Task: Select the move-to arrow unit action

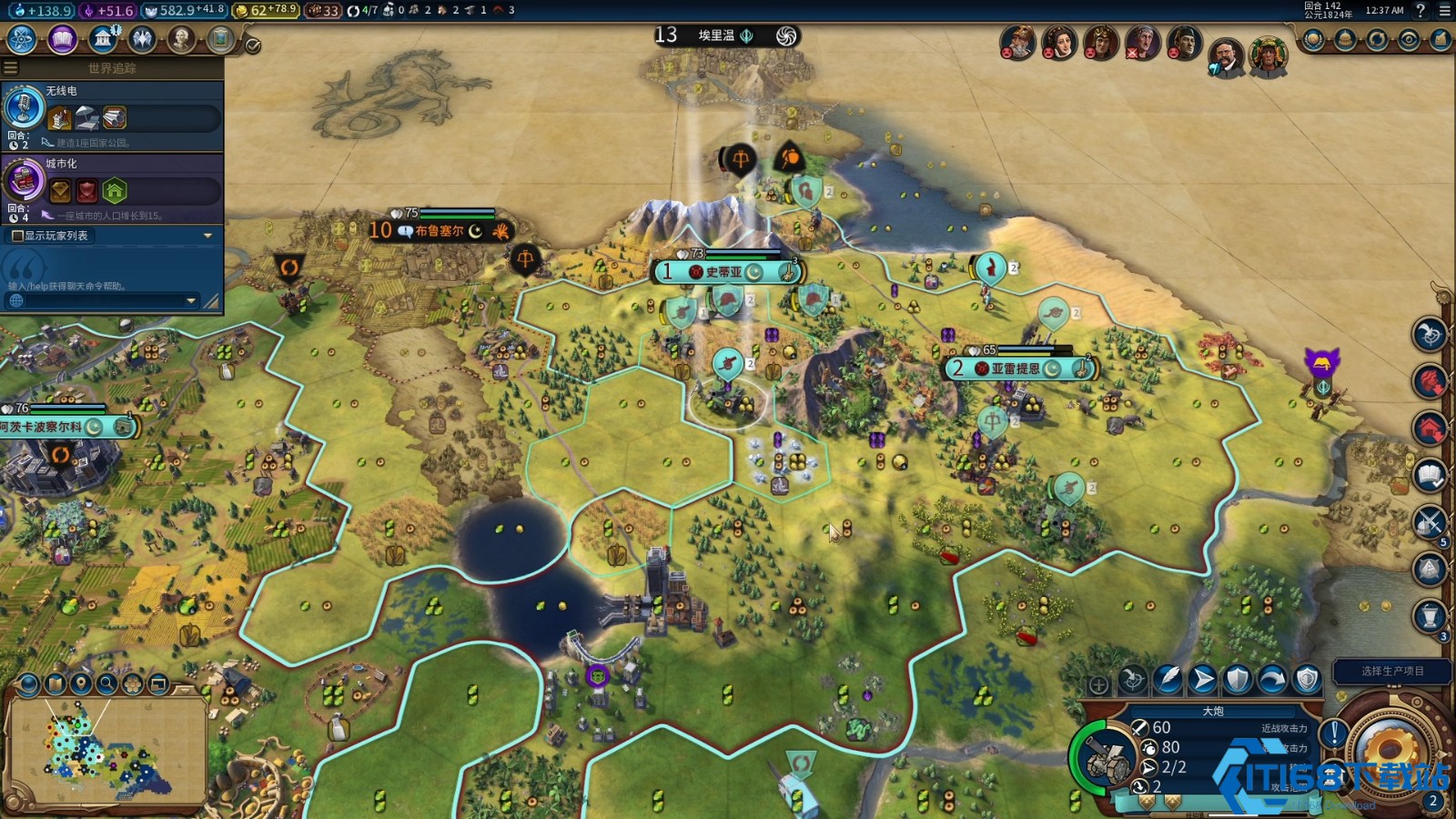Action: (x=1203, y=679)
